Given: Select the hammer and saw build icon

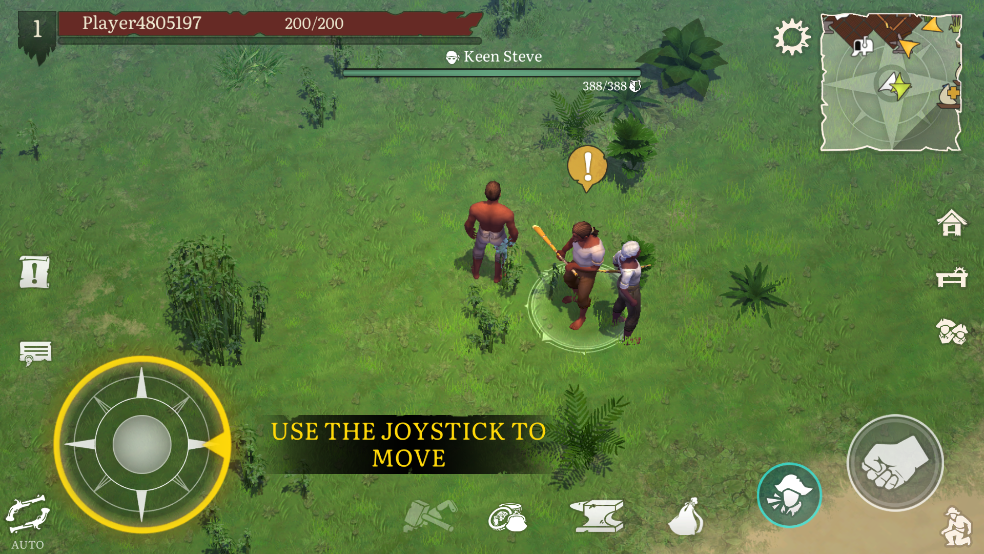Looking at the screenshot, I should pos(429,516).
